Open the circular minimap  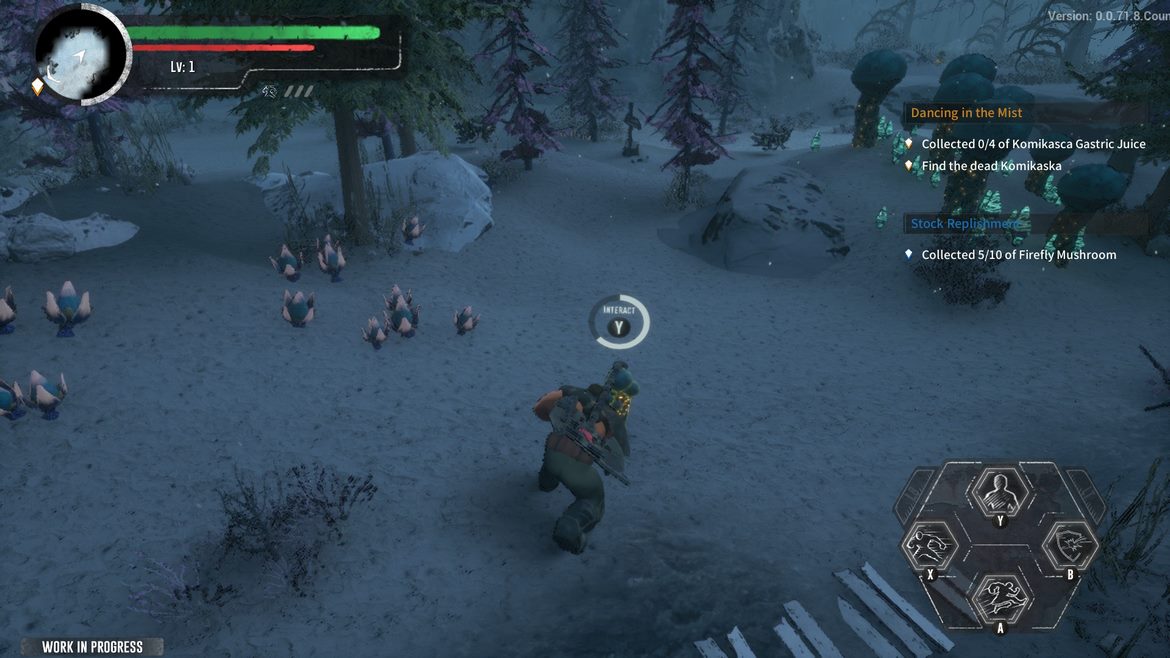pyautogui.click(x=80, y=55)
